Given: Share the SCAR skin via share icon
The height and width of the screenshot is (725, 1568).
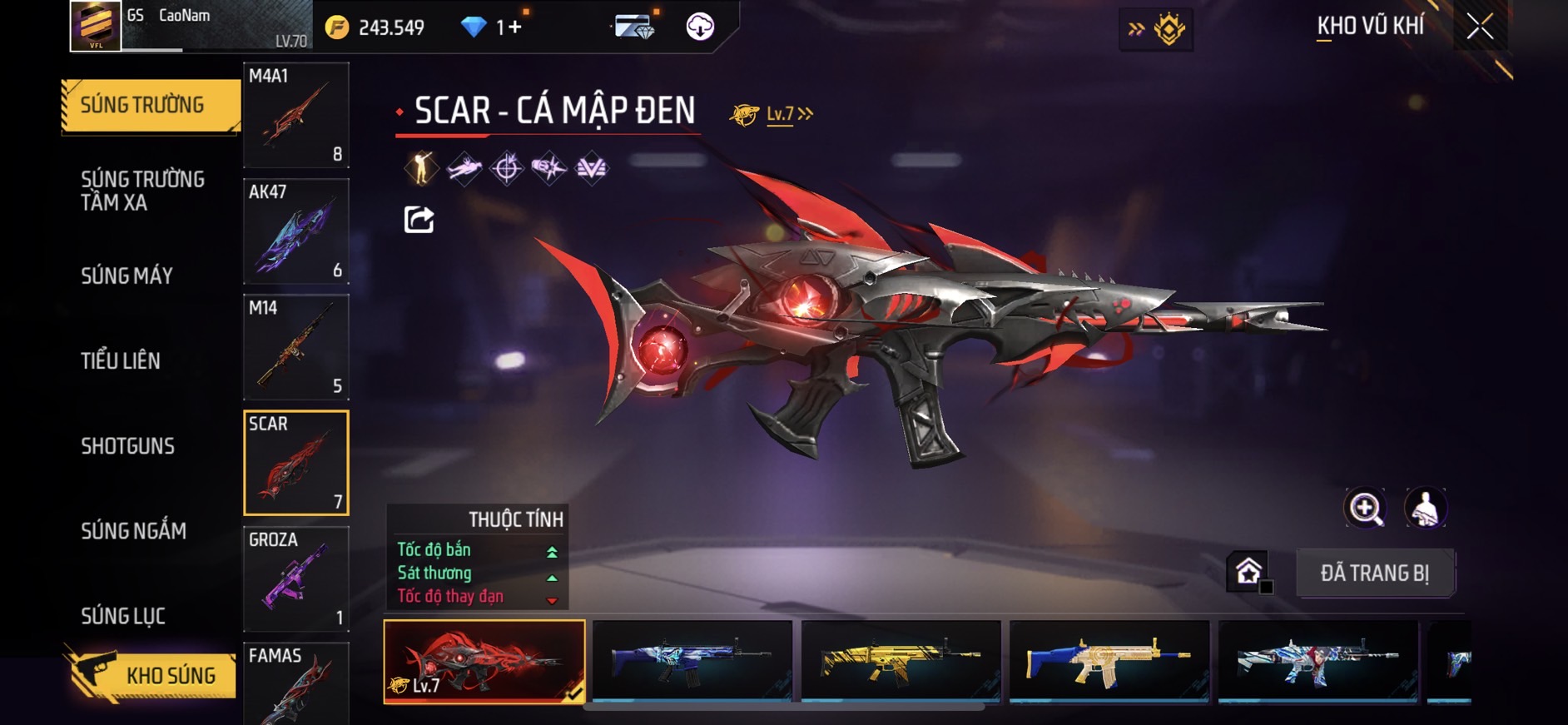Looking at the screenshot, I should click(x=419, y=220).
